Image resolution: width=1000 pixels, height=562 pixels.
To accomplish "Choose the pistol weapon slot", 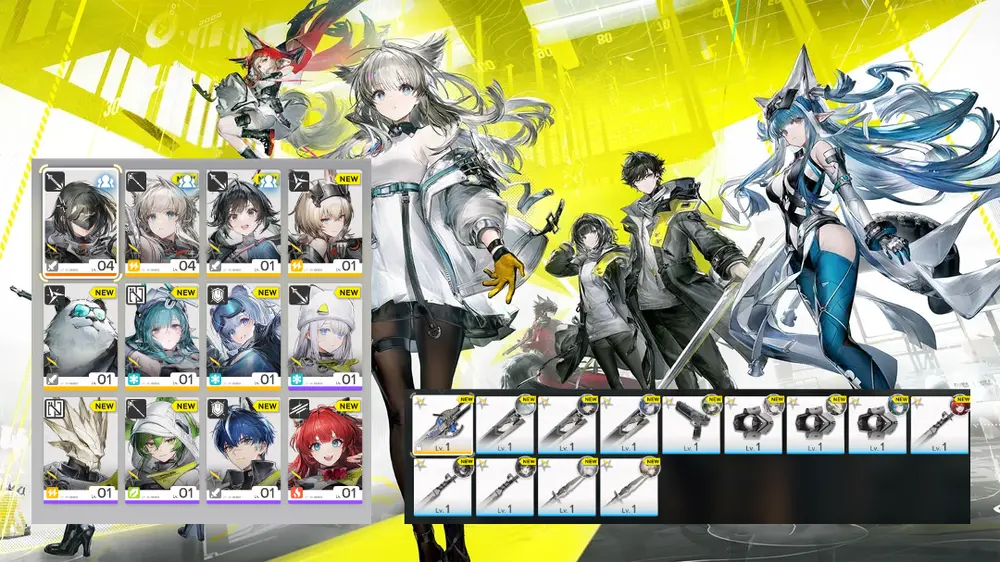I will click(691, 424).
